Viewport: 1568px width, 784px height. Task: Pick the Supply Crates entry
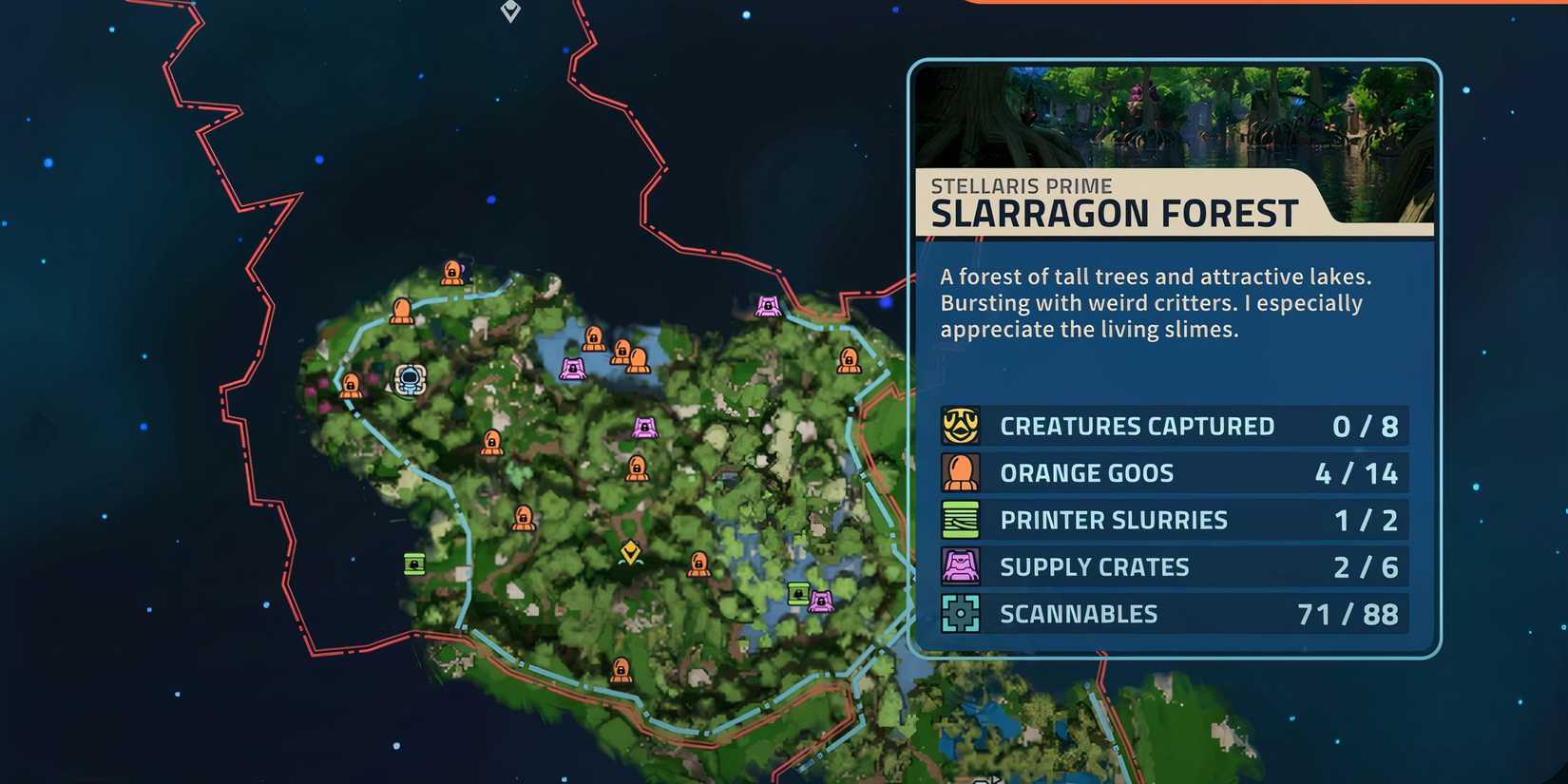tap(1174, 567)
